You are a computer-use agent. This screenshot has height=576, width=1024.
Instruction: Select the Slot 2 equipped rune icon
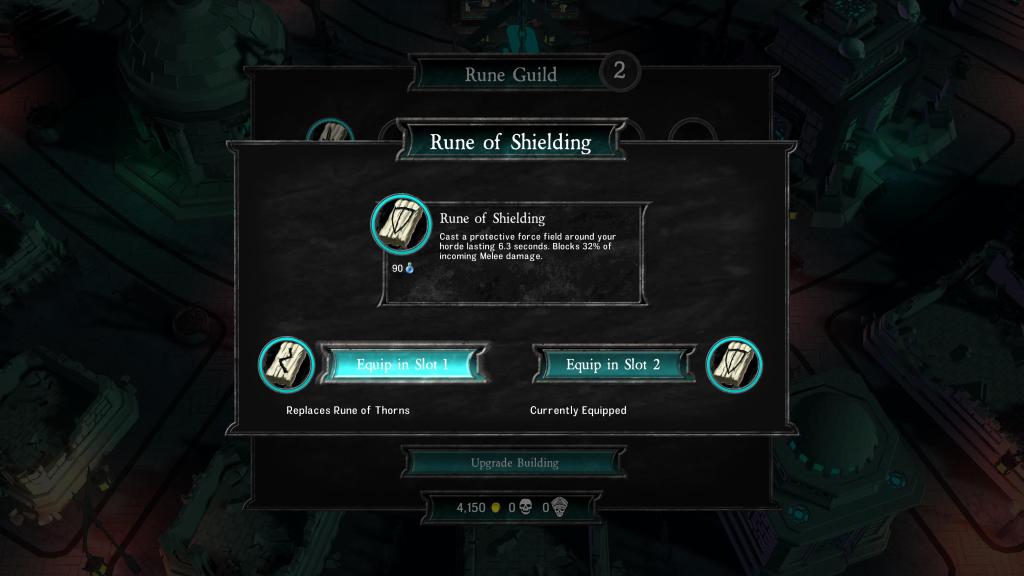734,364
